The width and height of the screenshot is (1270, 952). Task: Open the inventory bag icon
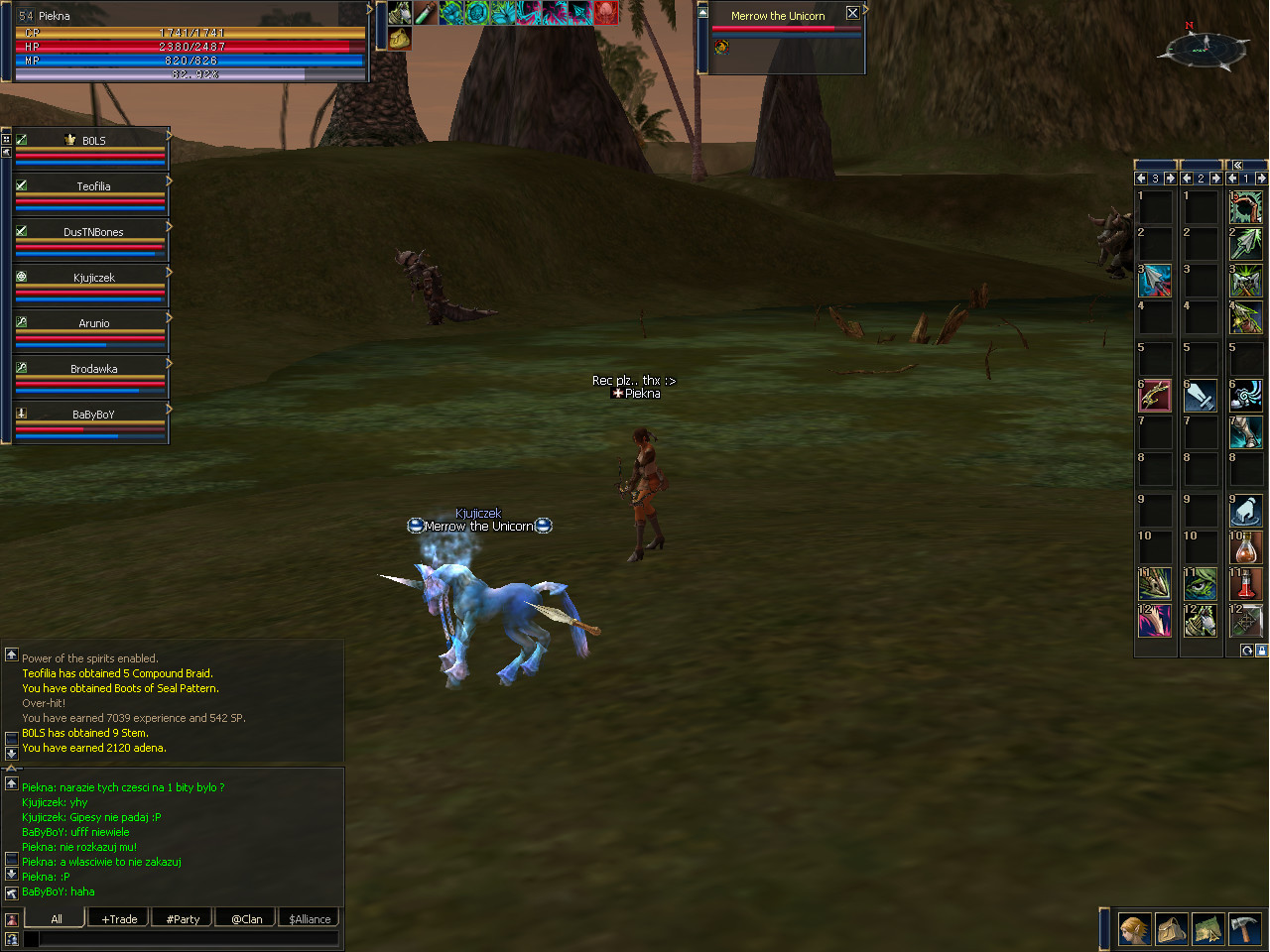pos(1172,929)
